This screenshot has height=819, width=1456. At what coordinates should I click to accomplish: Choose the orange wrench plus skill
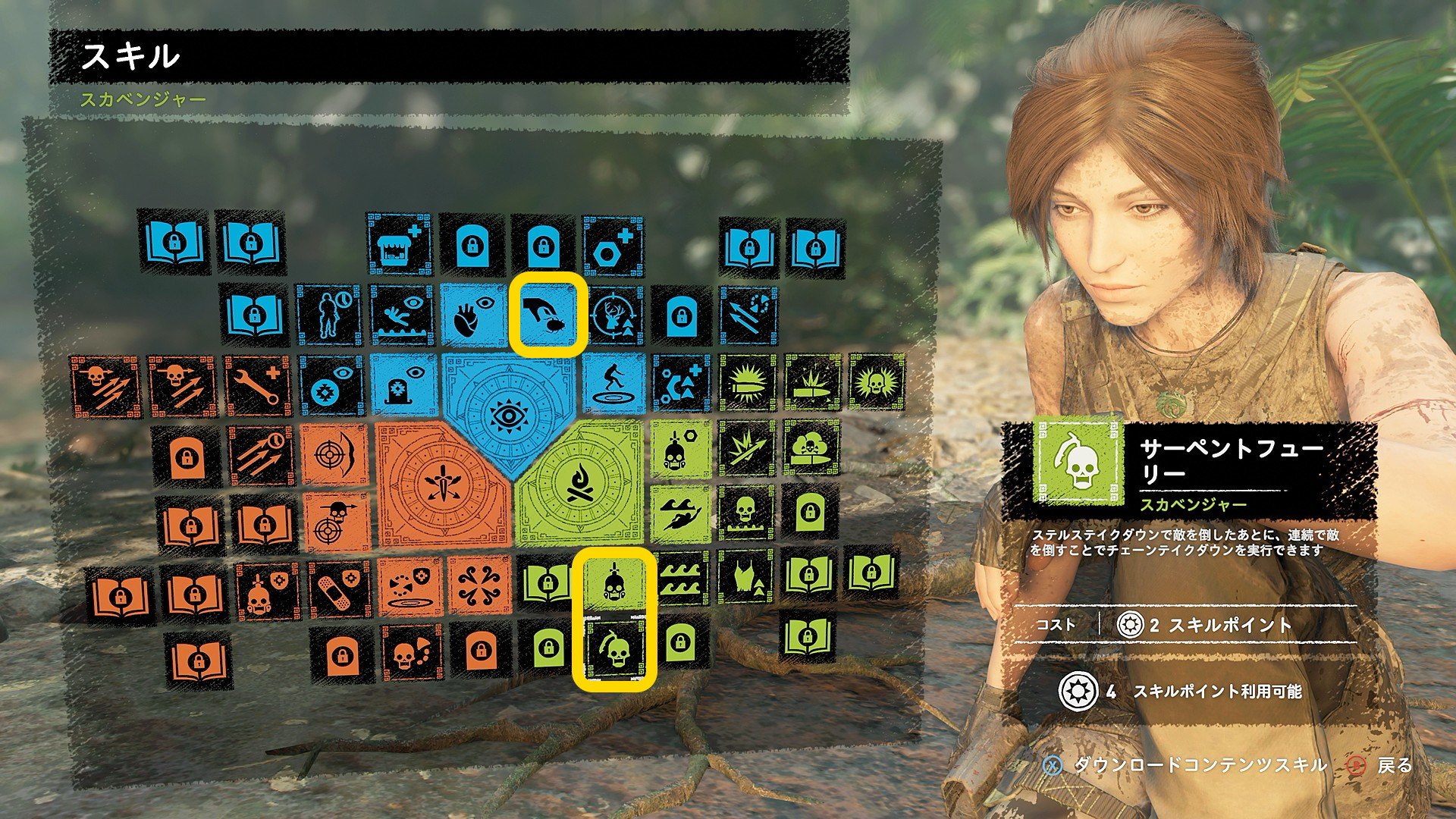258,387
